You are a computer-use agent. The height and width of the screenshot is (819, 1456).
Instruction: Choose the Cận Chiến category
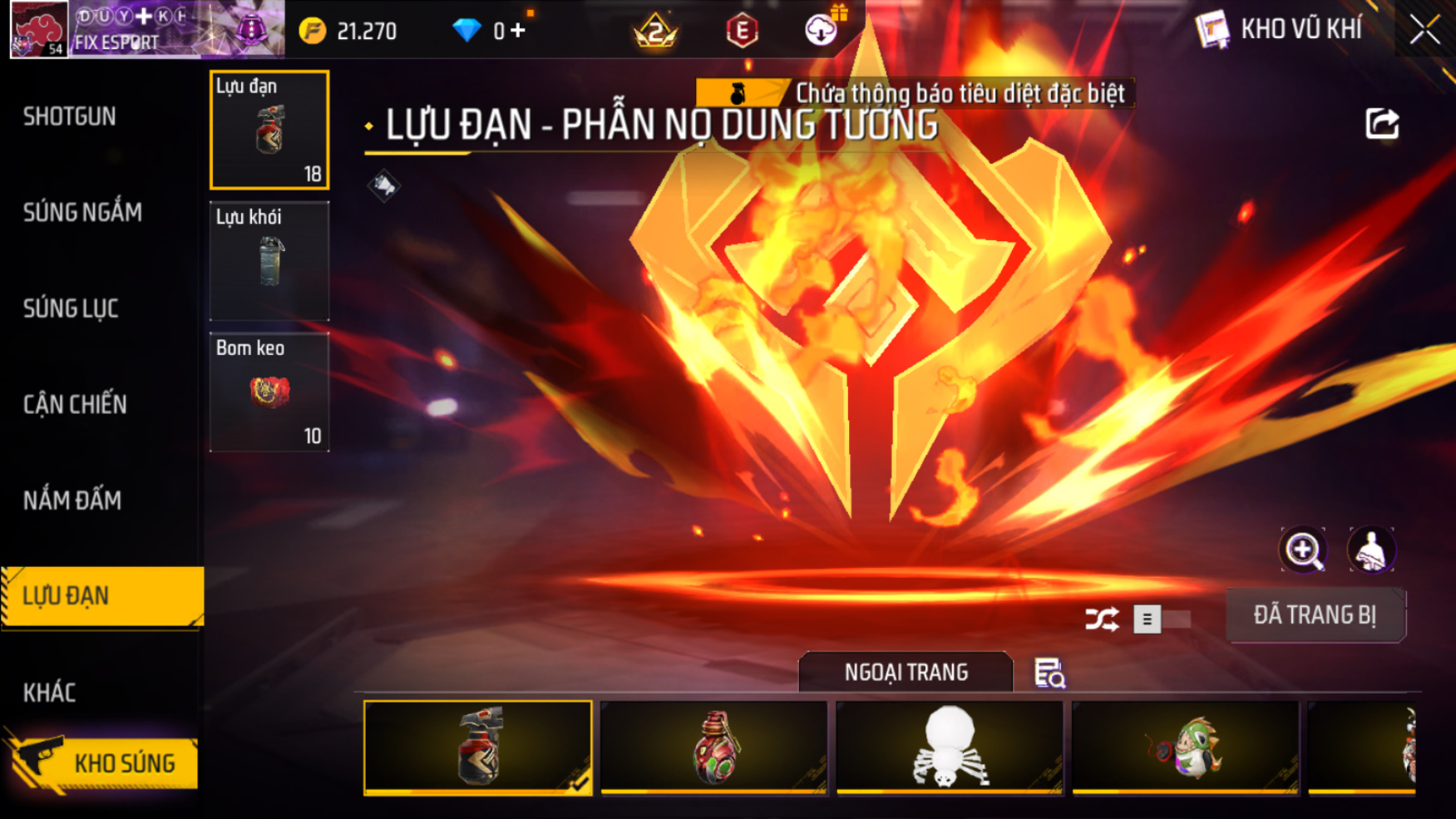point(75,405)
